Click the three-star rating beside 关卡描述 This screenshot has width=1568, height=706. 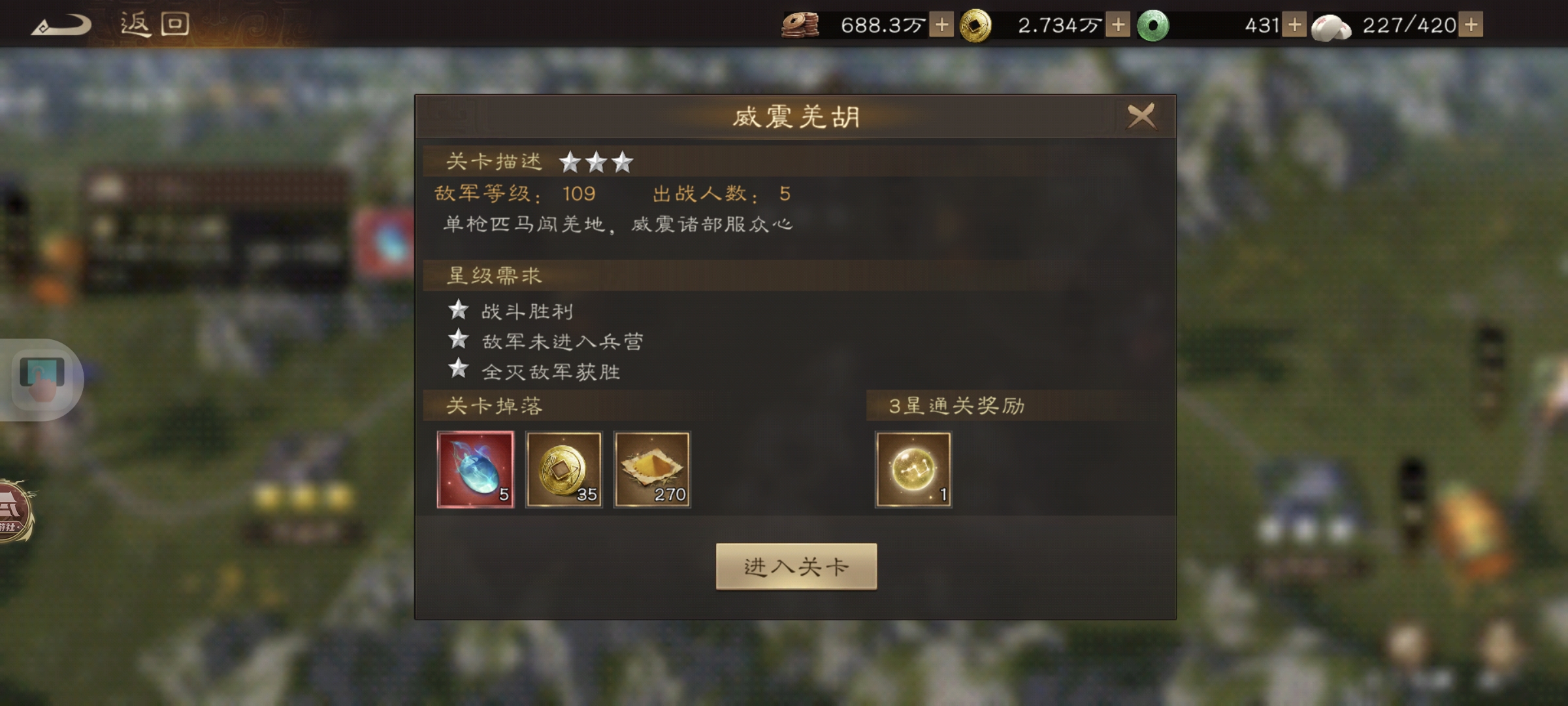click(x=597, y=161)
